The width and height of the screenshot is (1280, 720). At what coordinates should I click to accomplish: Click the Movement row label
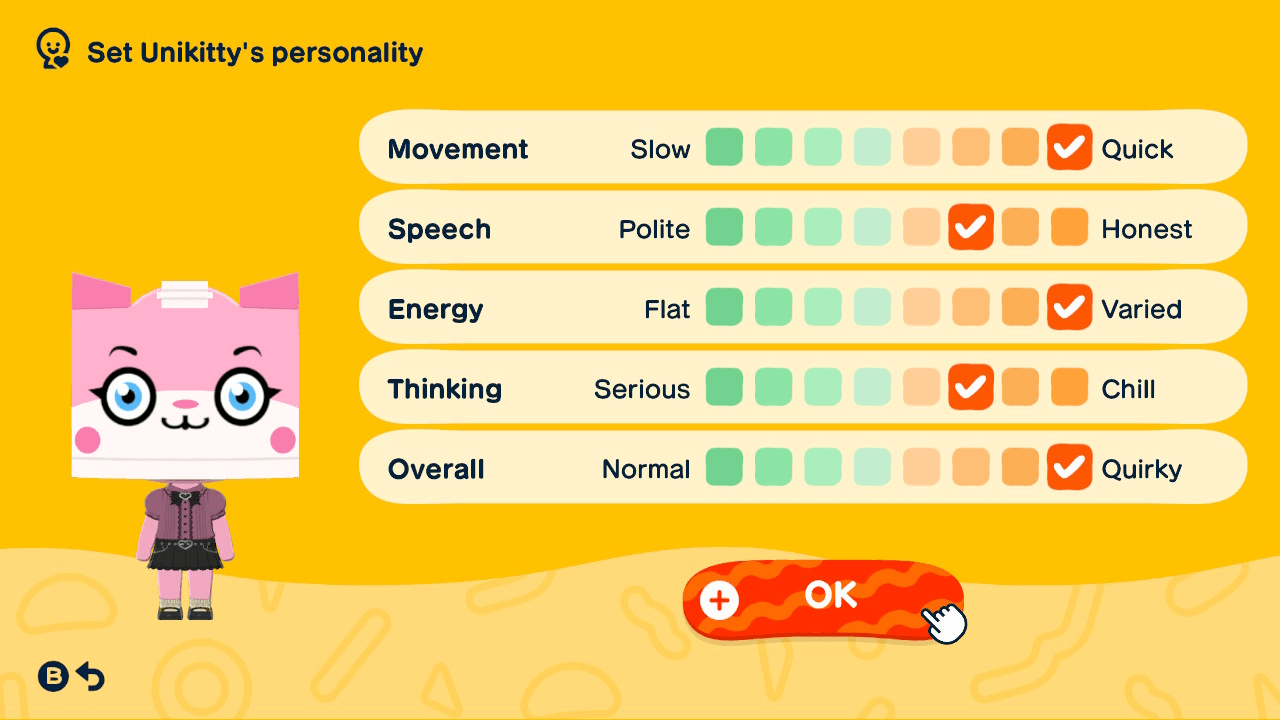[x=458, y=148]
